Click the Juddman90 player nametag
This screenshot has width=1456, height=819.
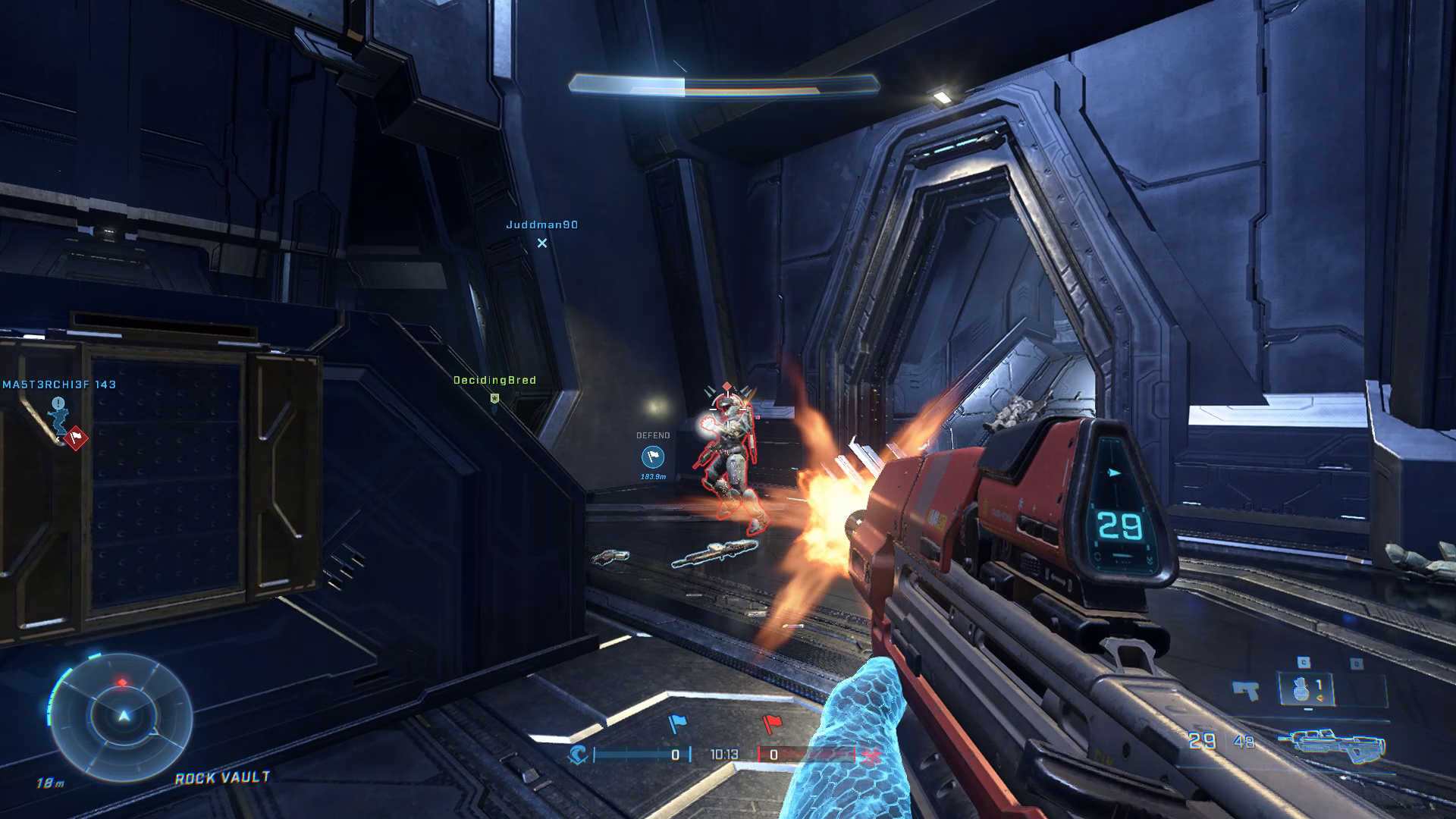[541, 226]
